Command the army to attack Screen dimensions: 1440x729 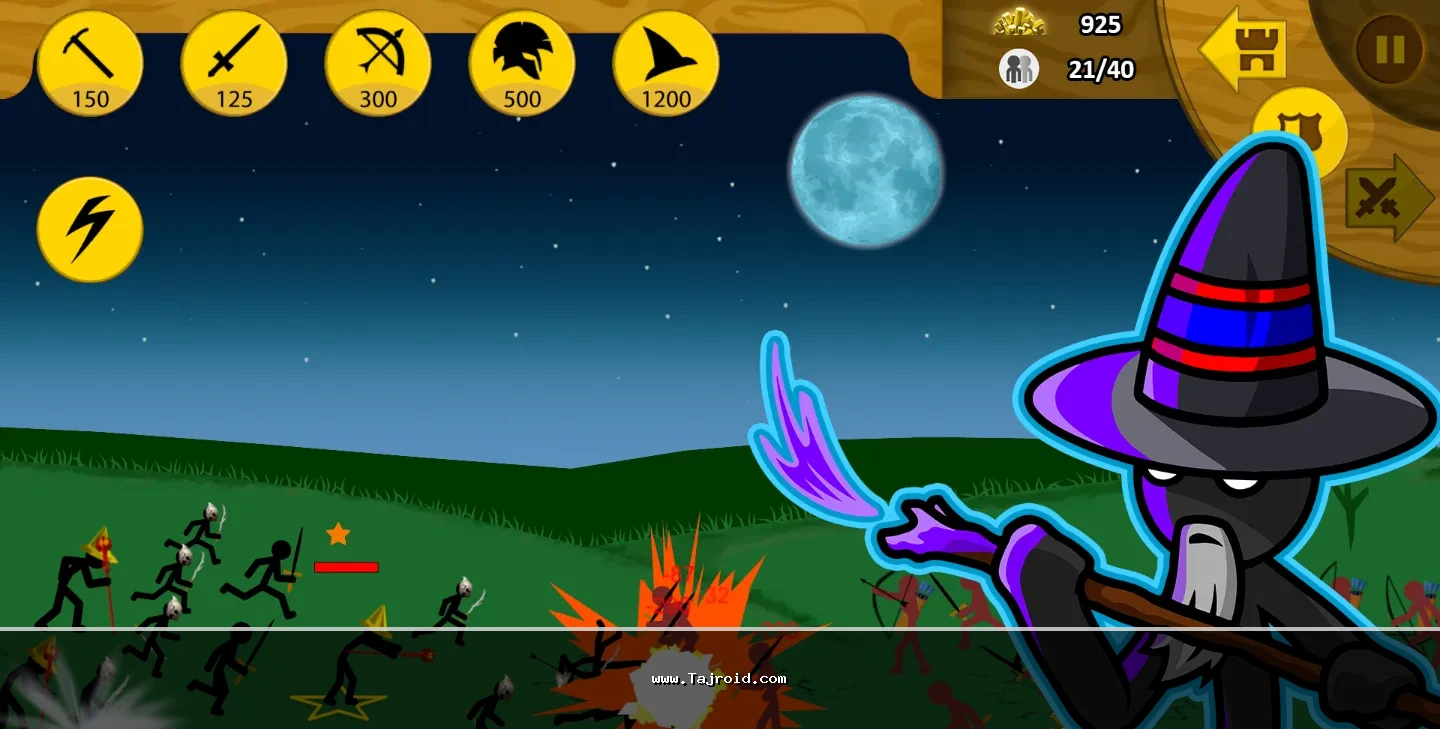click(1386, 197)
